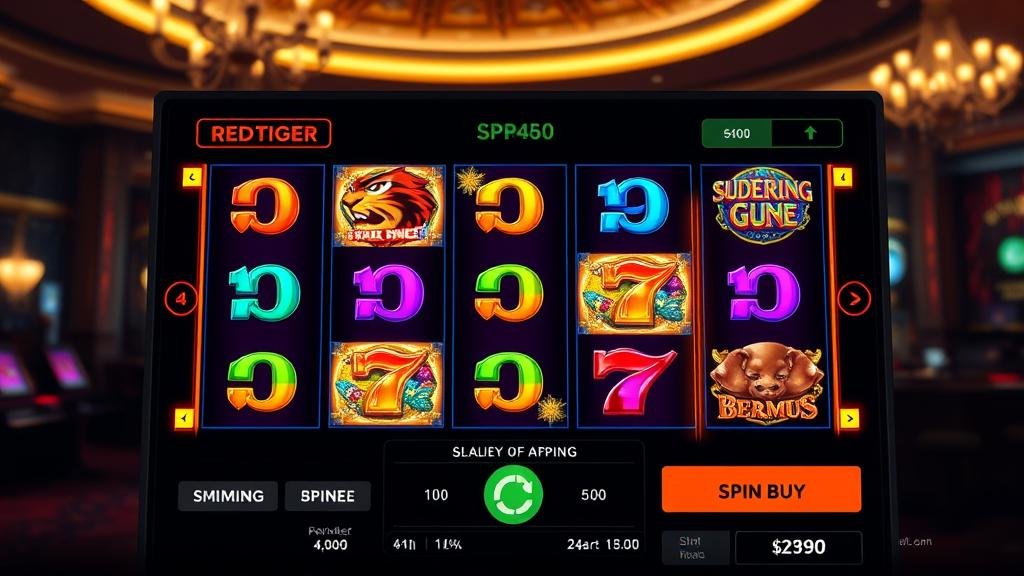Click the green up arrow button
1024x576 pixels.
pos(810,133)
